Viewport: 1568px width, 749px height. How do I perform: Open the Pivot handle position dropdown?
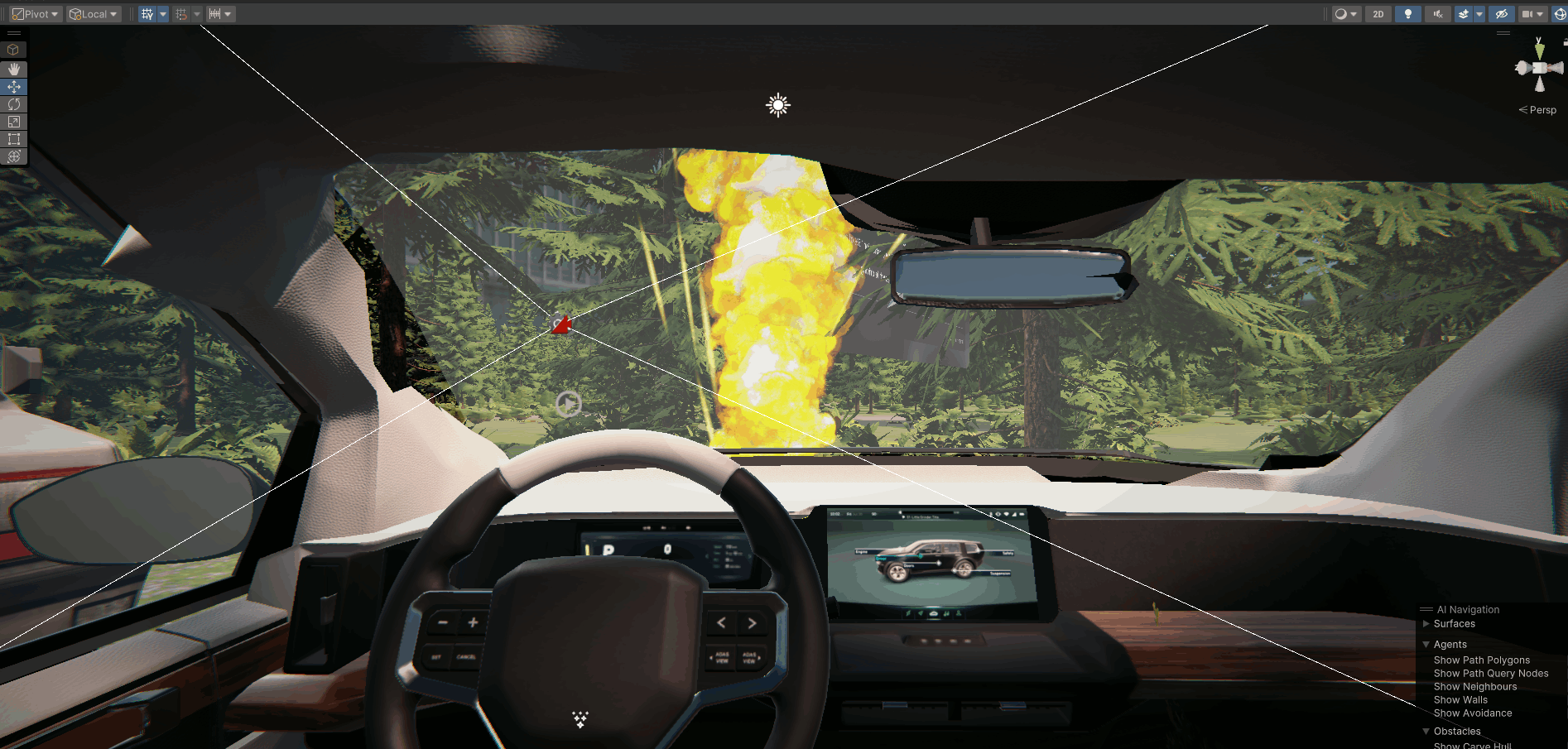point(36,14)
